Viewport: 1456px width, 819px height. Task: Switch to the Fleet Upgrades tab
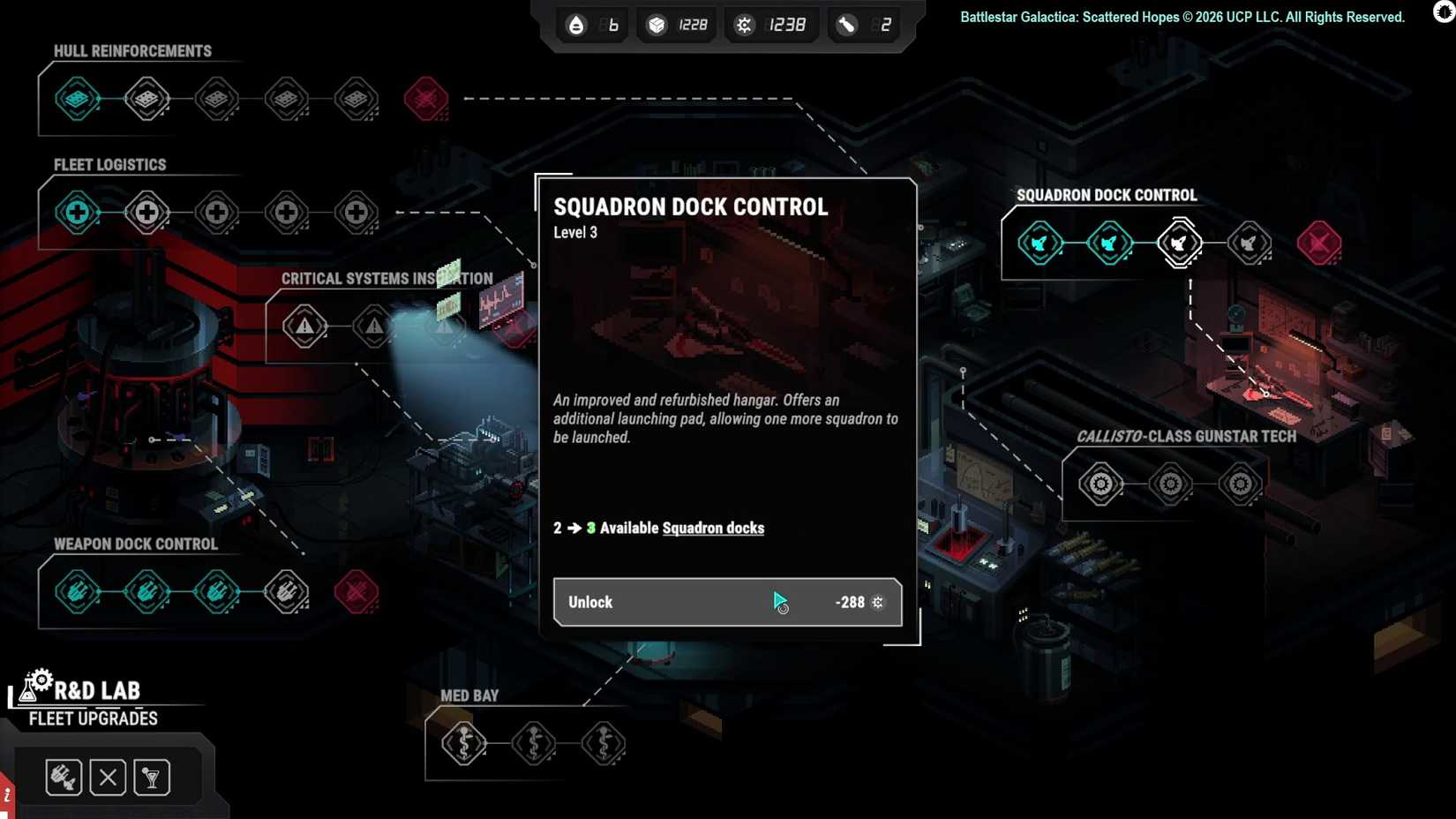(x=91, y=718)
